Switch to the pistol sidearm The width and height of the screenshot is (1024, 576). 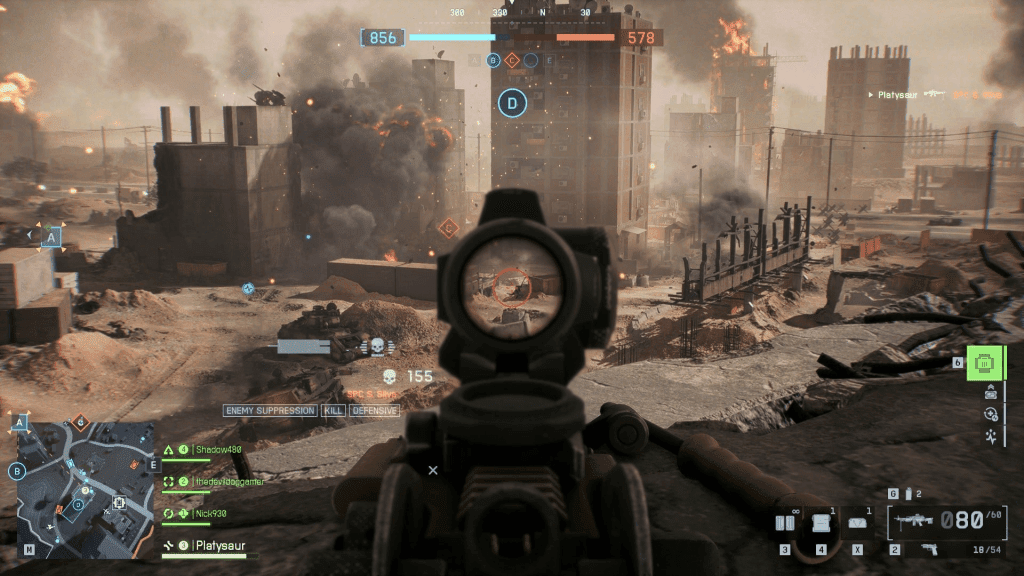pos(929,549)
